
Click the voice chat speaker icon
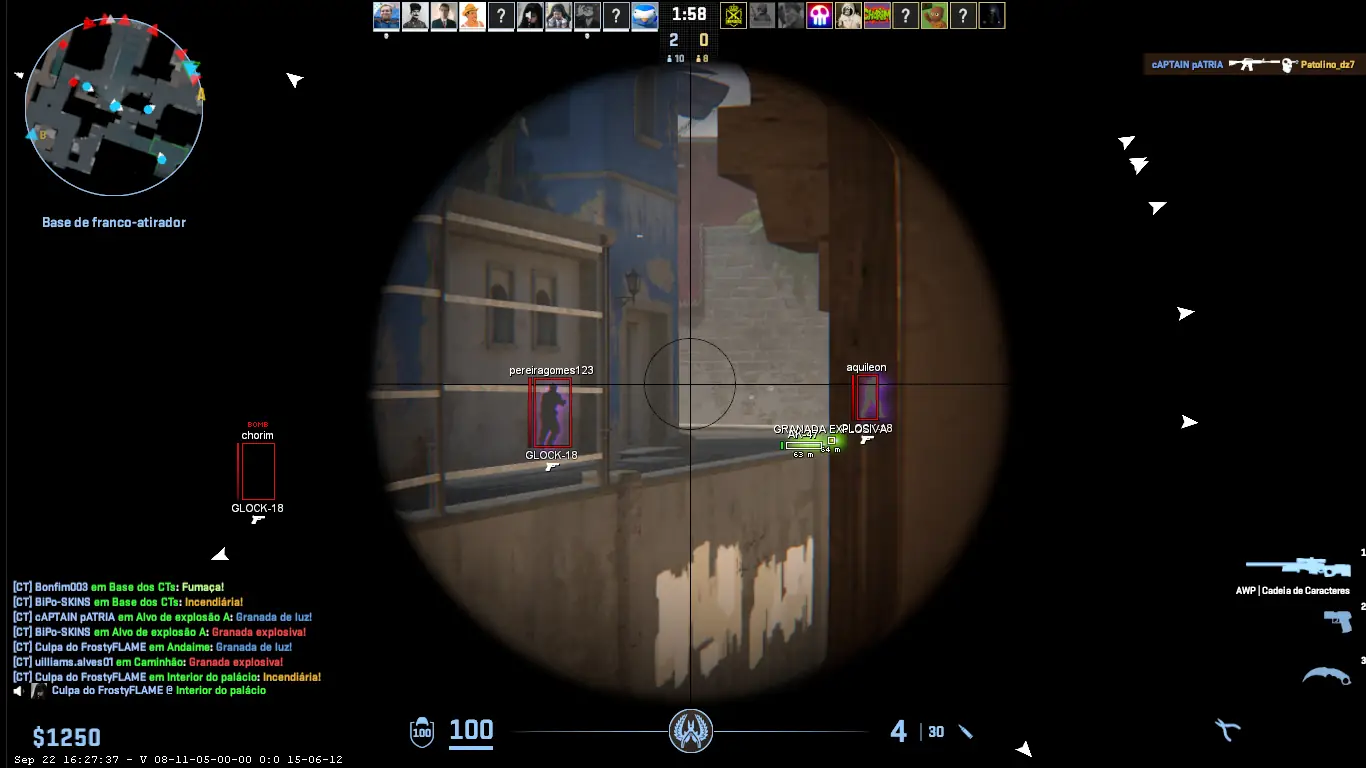pyautogui.click(x=20, y=690)
